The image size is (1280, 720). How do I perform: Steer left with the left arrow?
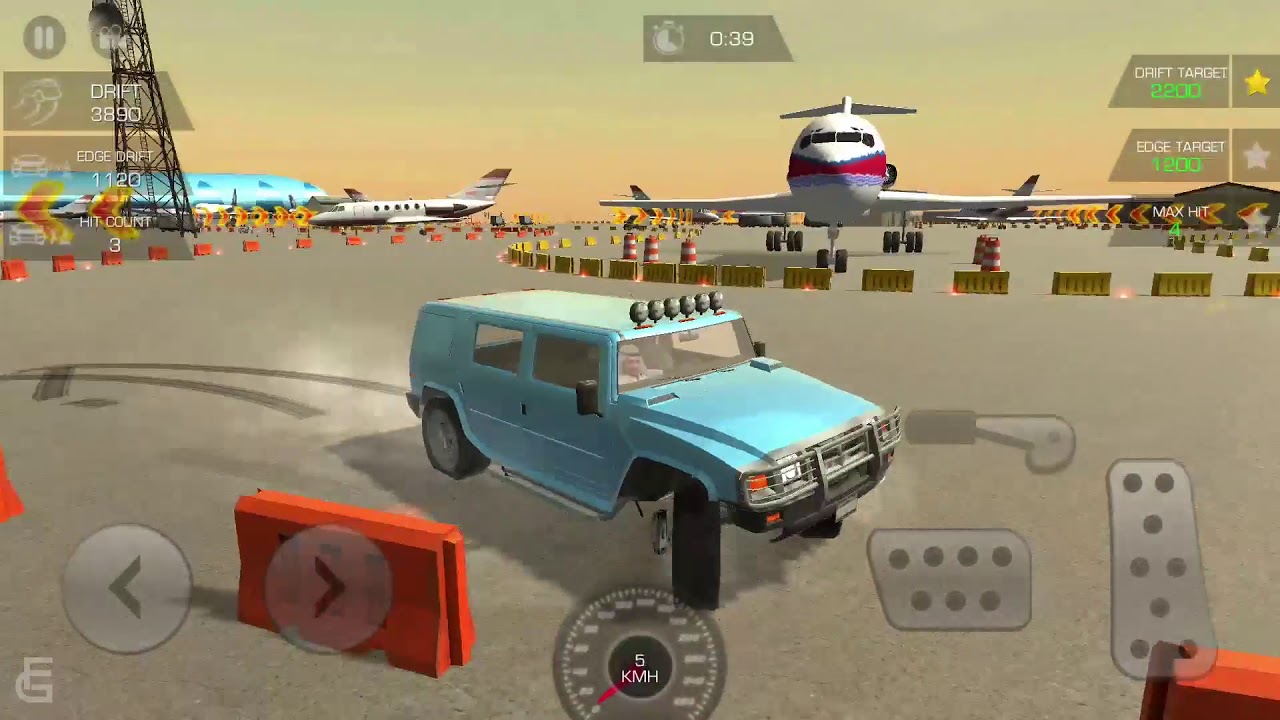127,588
